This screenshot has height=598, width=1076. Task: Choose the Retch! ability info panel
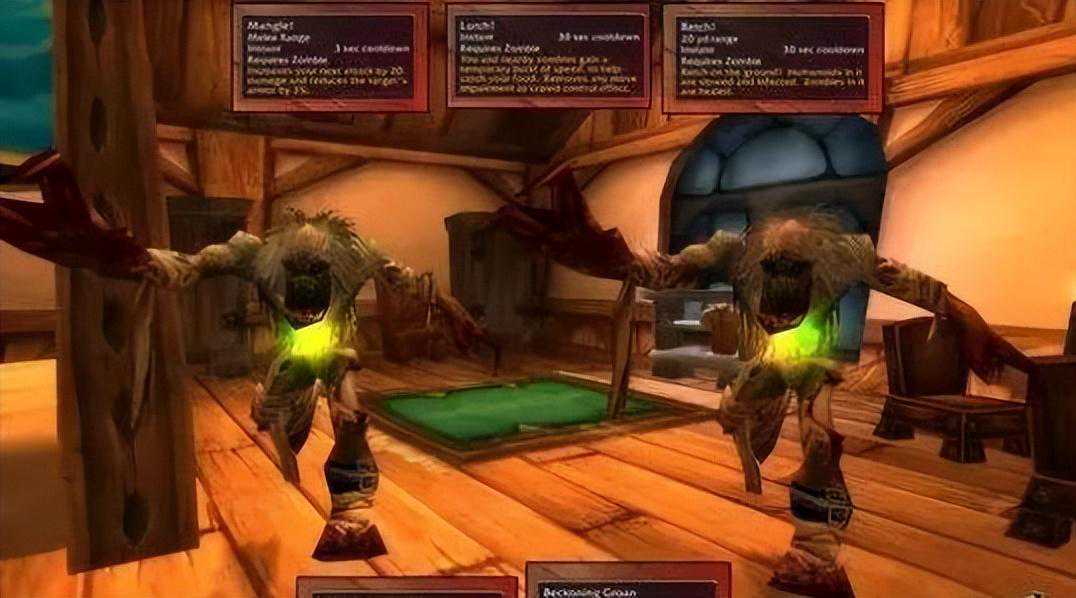(772, 56)
